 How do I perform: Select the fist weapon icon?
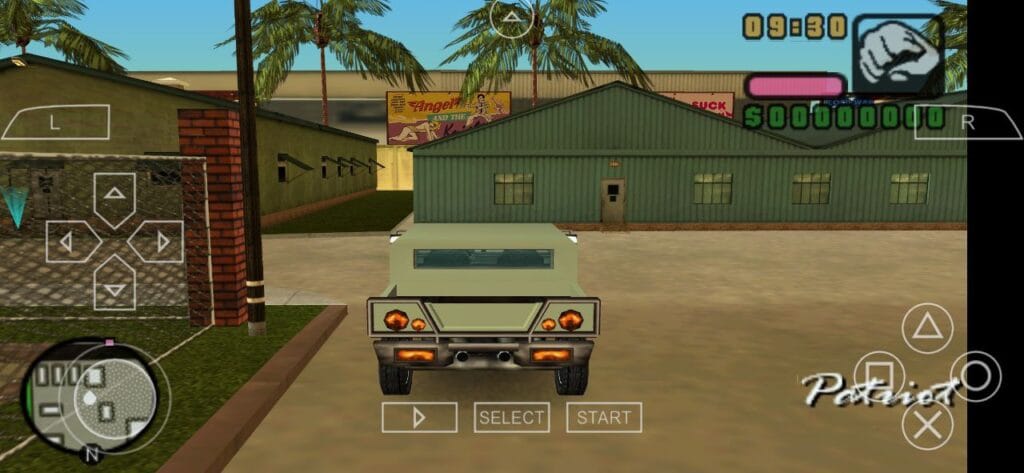pos(897,54)
